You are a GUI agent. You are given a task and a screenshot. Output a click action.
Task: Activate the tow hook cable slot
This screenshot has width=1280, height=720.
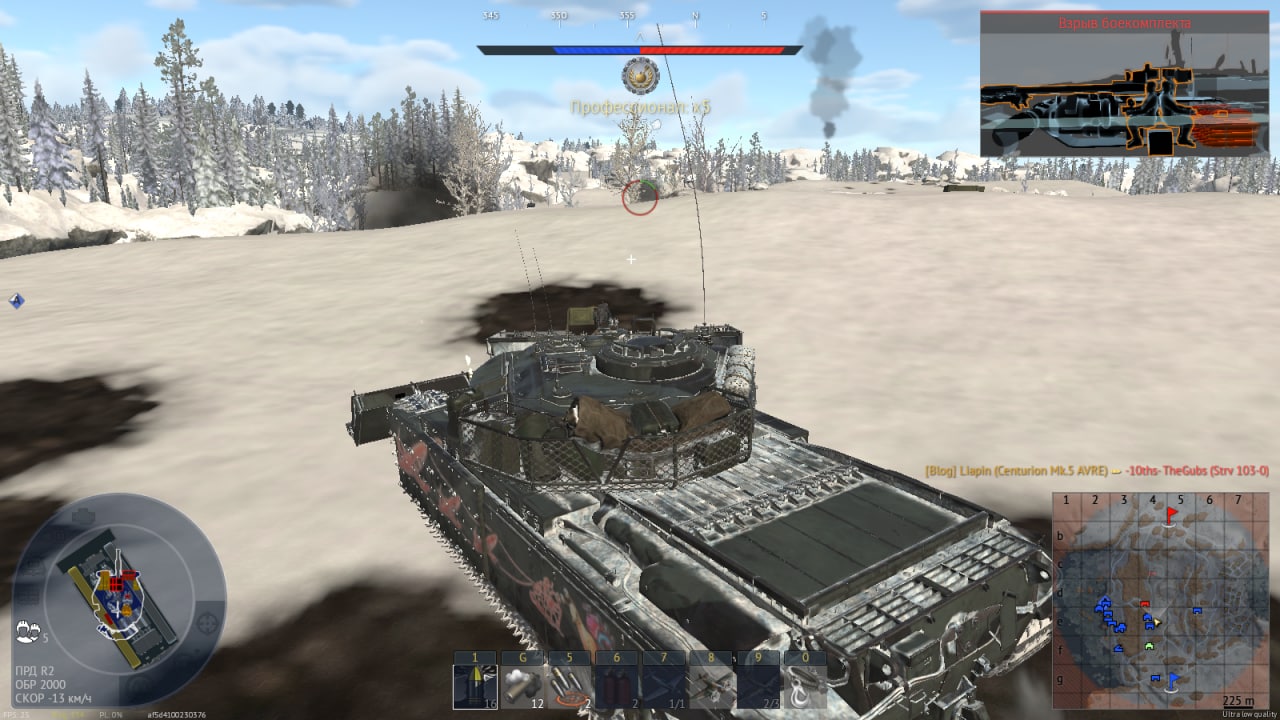pyautogui.click(x=805, y=686)
